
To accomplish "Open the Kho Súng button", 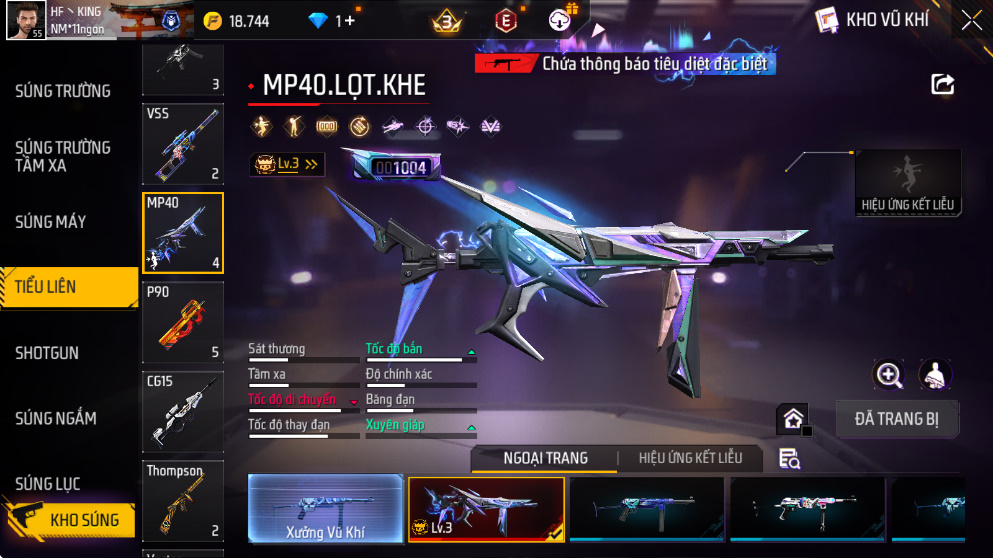I will pos(70,520).
